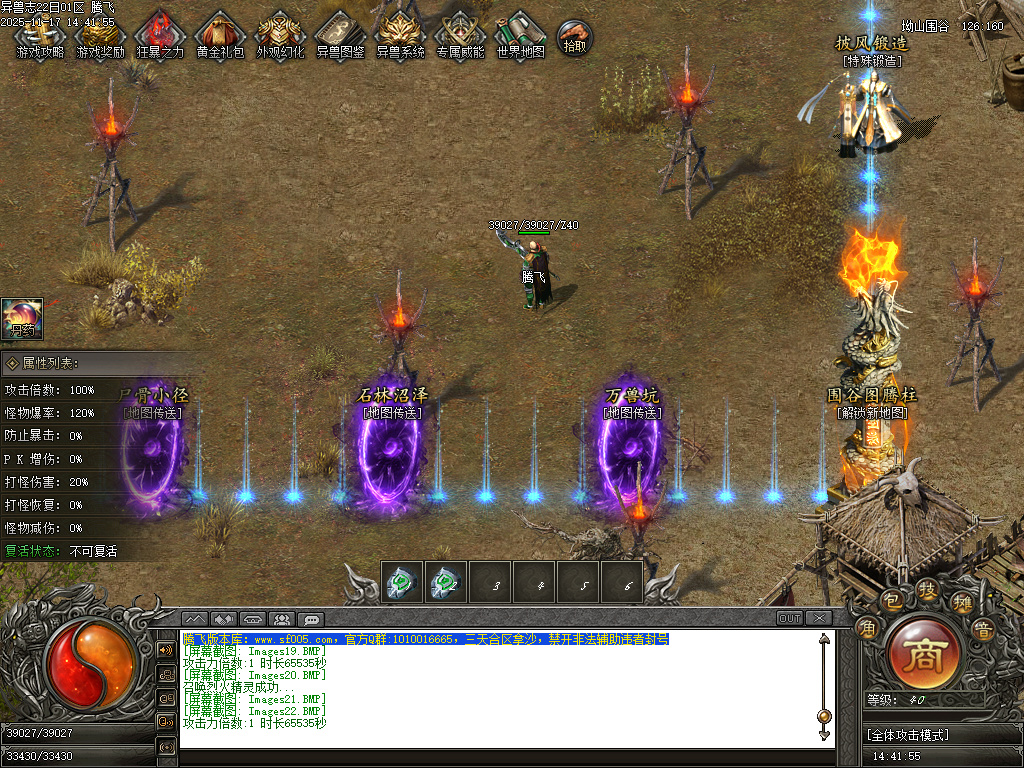Click the OUT button above chat
1024x768 pixels.
[x=790, y=618]
